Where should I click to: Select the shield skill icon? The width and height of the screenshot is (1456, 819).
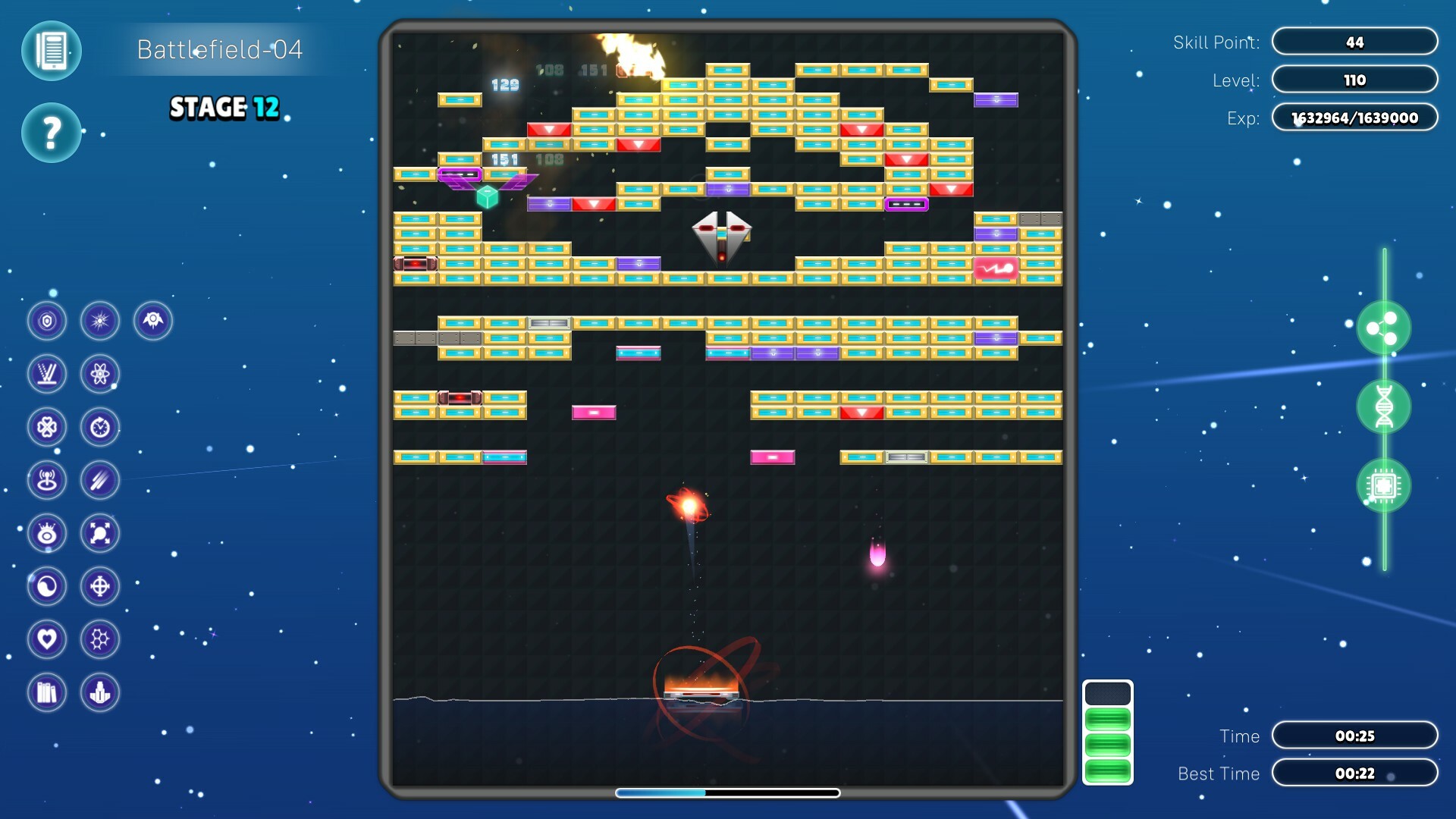[47, 320]
